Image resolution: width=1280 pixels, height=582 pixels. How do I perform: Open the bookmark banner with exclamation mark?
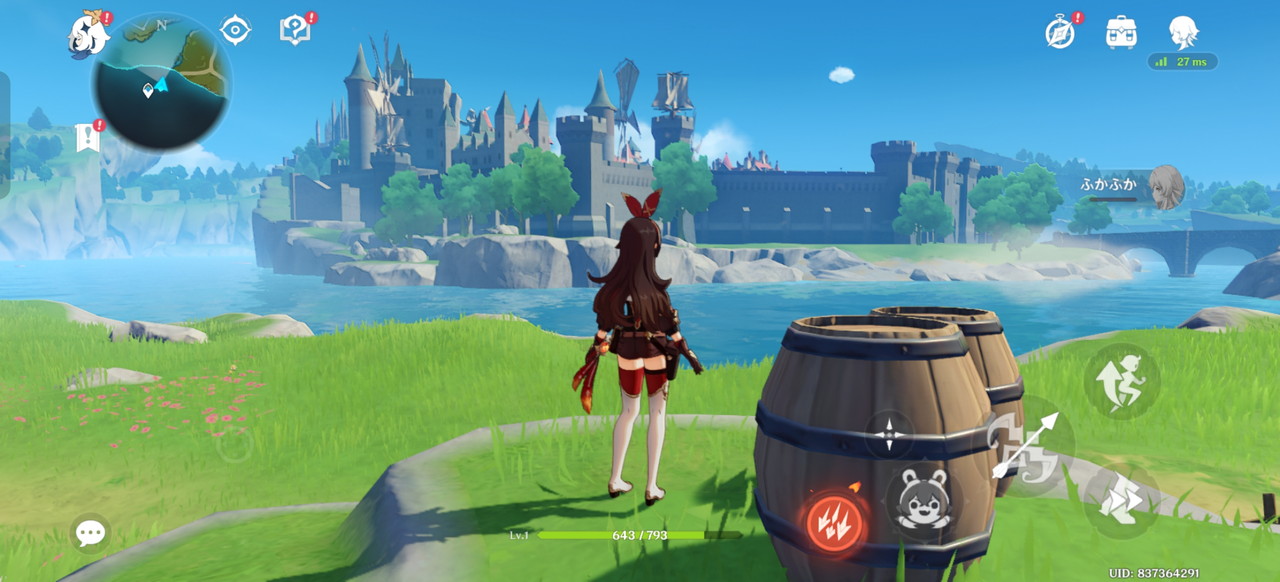pos(88,138)
